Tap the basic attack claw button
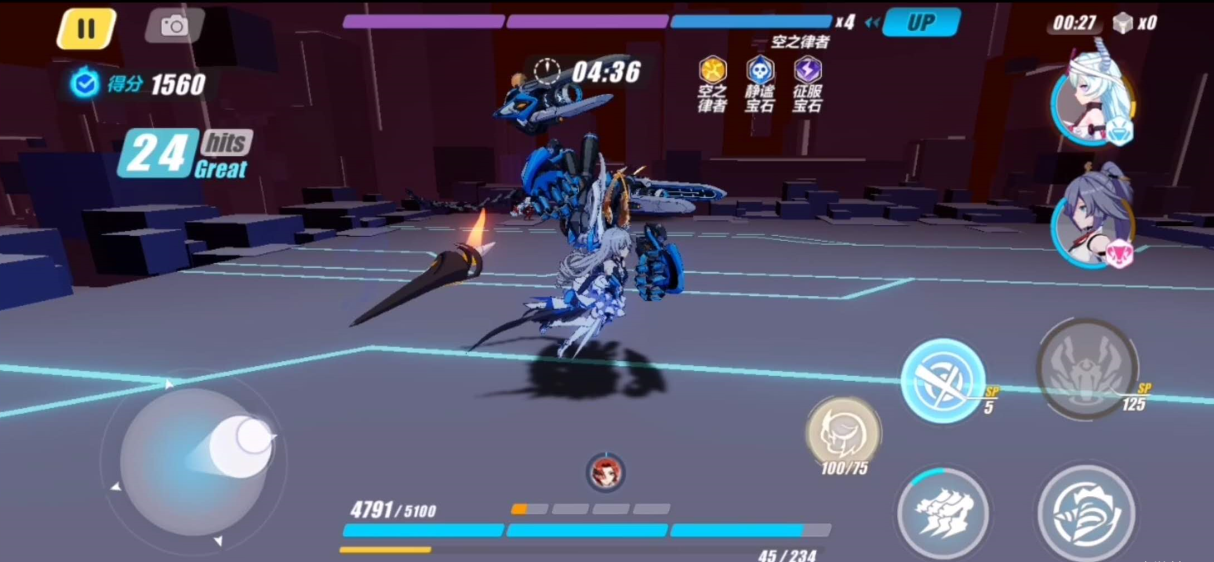Image resolution: width=1214 pixels, height=562 pixels. point(942,513)
